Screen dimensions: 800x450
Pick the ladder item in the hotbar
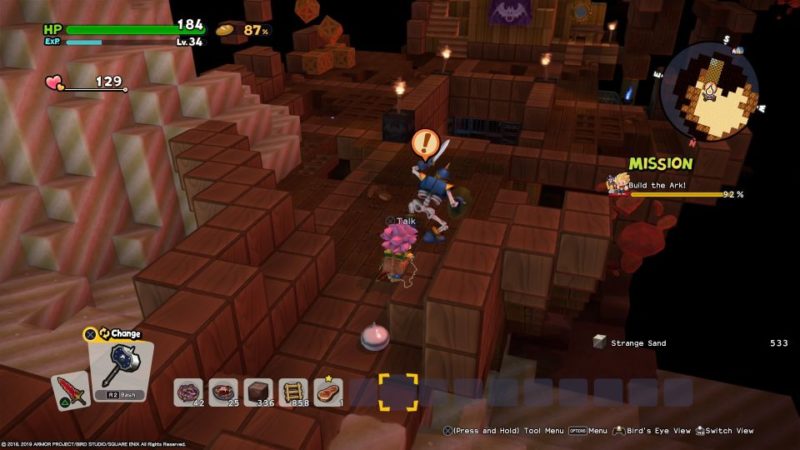click(x=294, y=391)
